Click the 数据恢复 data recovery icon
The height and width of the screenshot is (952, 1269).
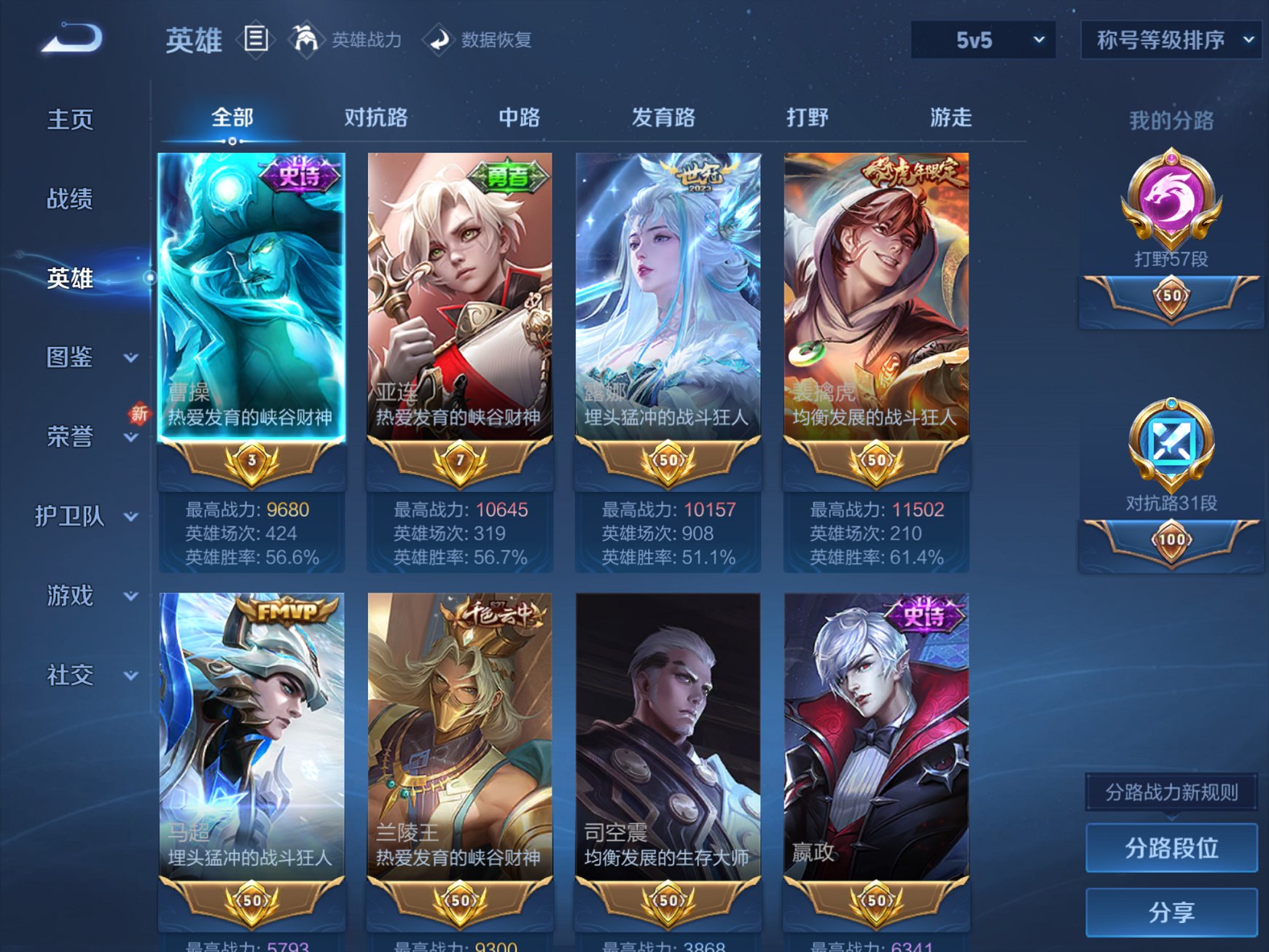[438, 40]
